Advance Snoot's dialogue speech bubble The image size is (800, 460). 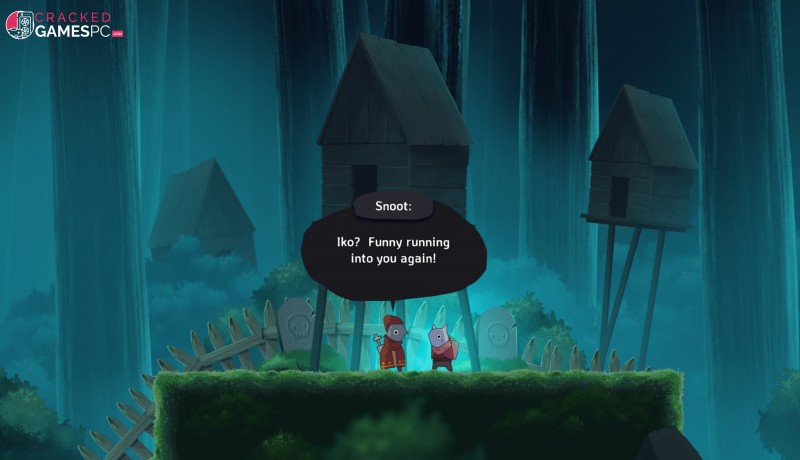coord(393,250)
